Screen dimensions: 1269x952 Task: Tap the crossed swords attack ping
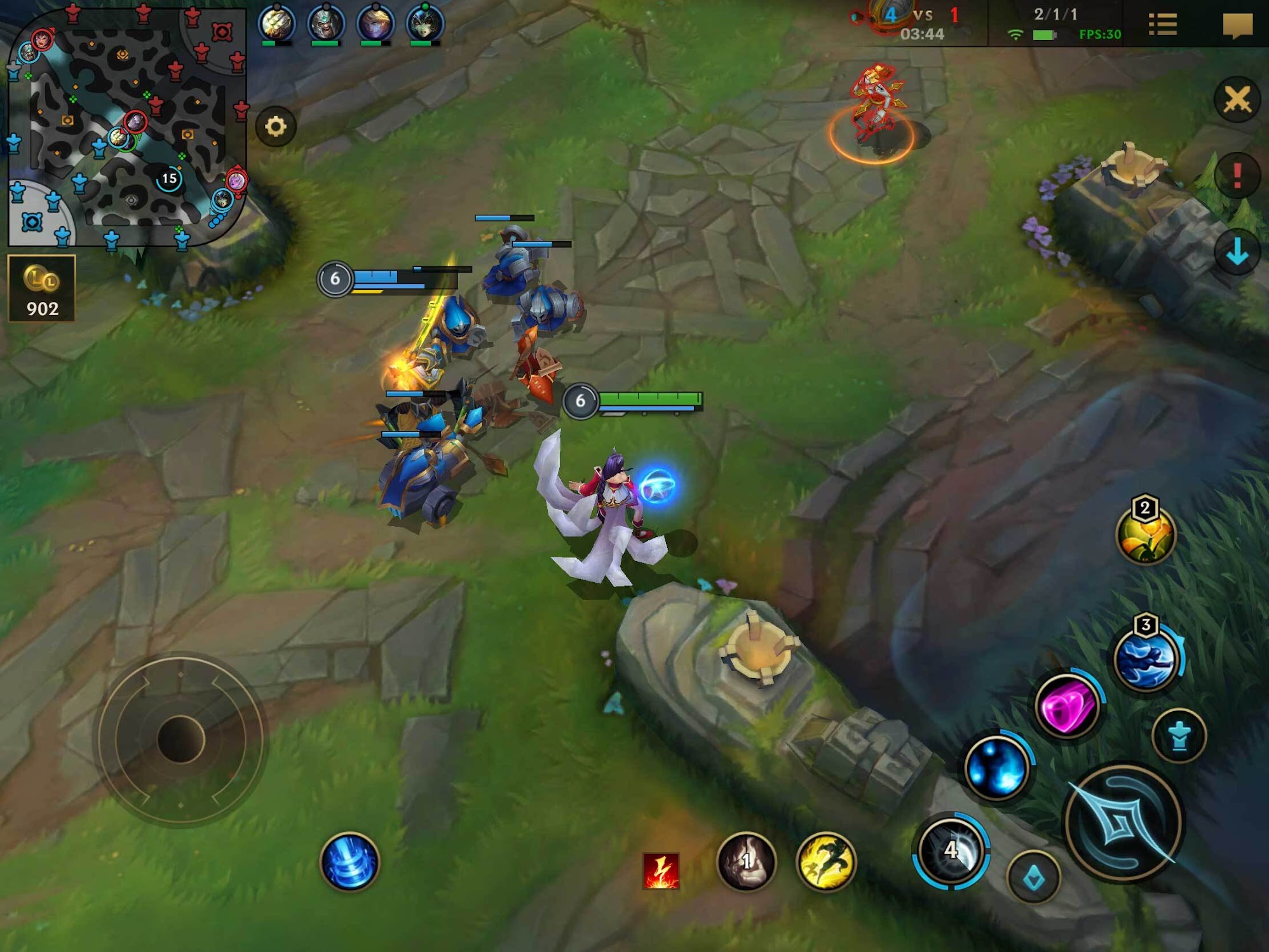(x=1237, y=100)
